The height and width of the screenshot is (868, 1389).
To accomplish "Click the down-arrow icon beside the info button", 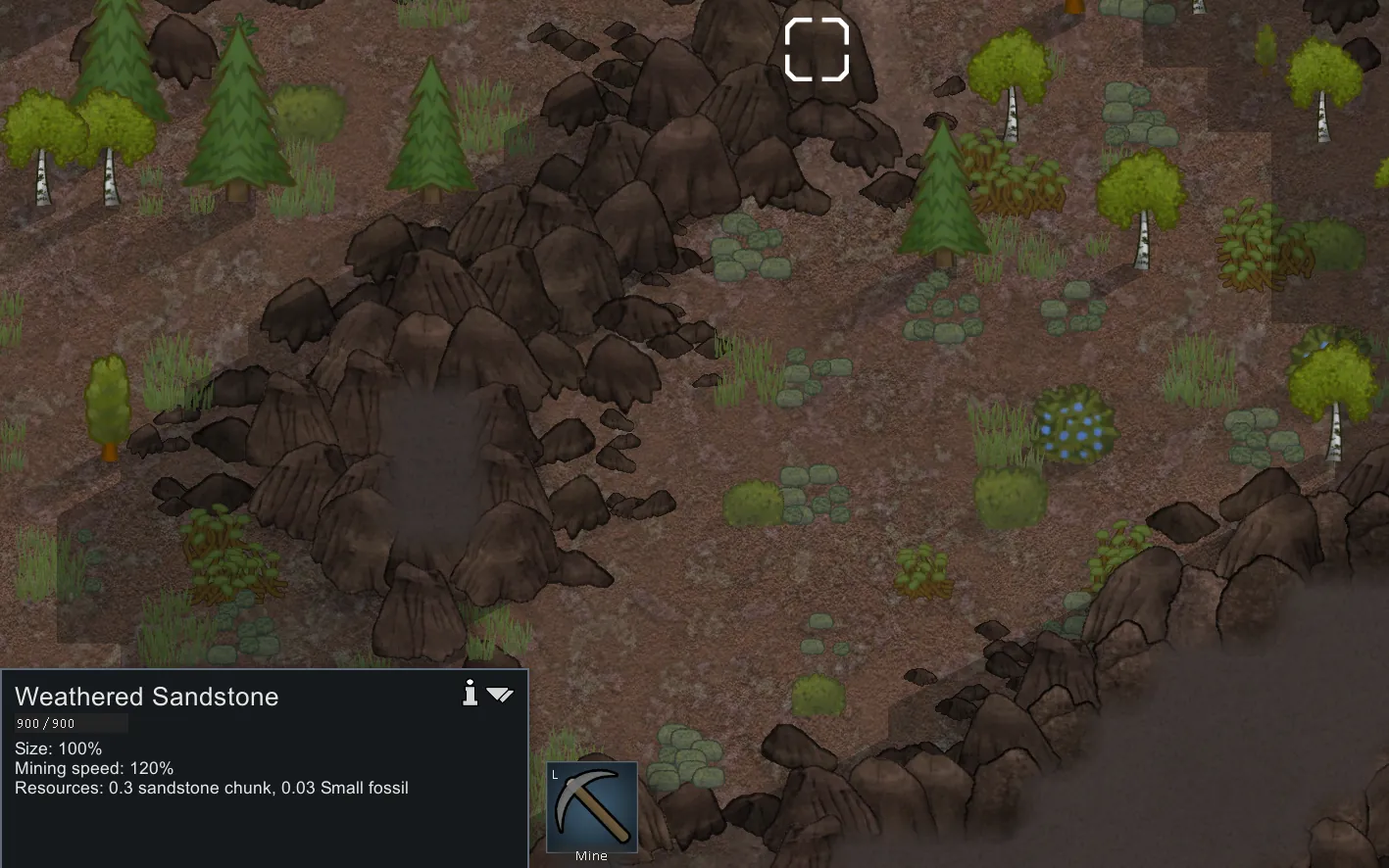I will (x=500, y=695).
